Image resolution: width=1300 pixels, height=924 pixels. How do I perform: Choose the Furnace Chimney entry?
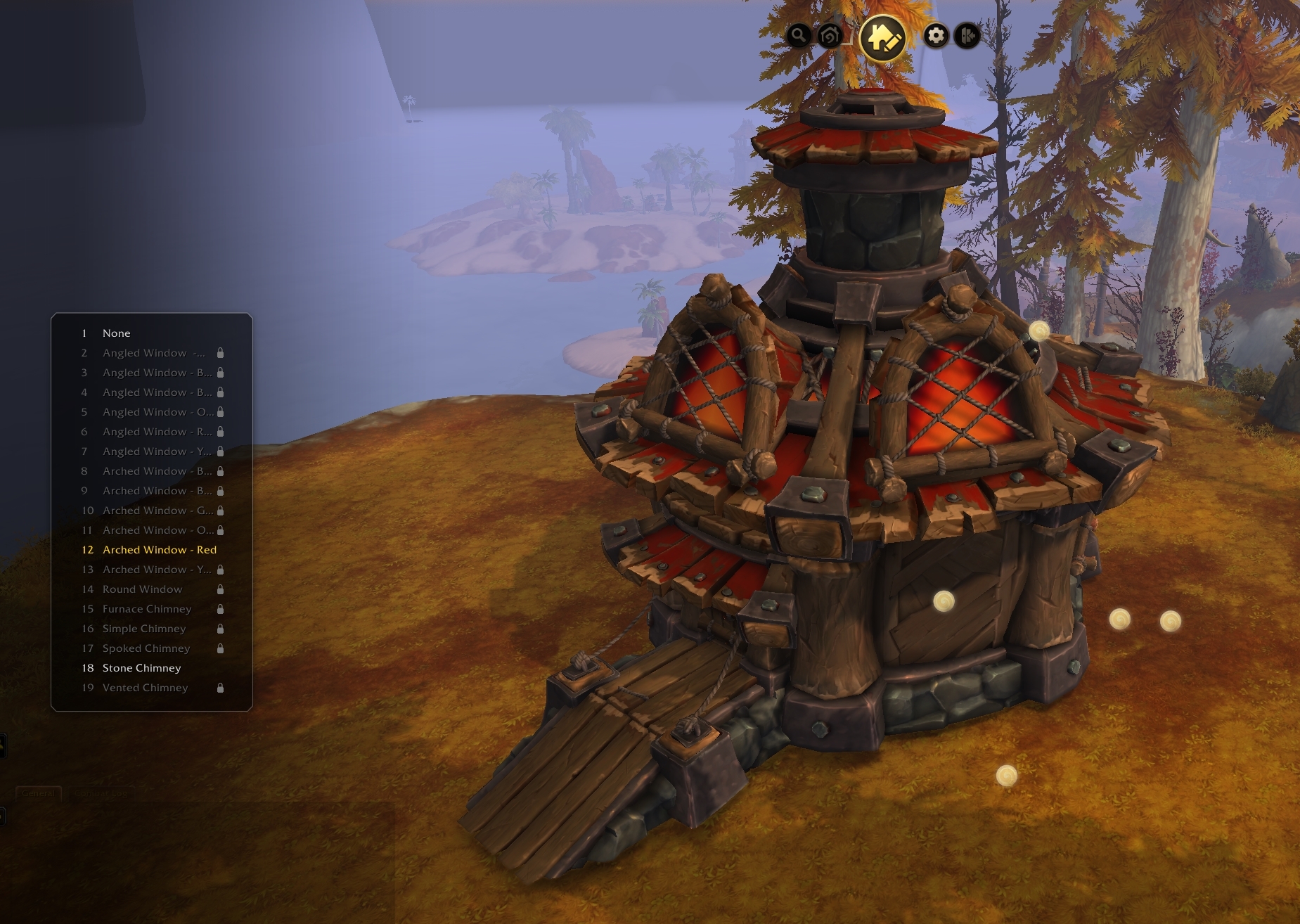pyautogui.click(x=146, y=609)
